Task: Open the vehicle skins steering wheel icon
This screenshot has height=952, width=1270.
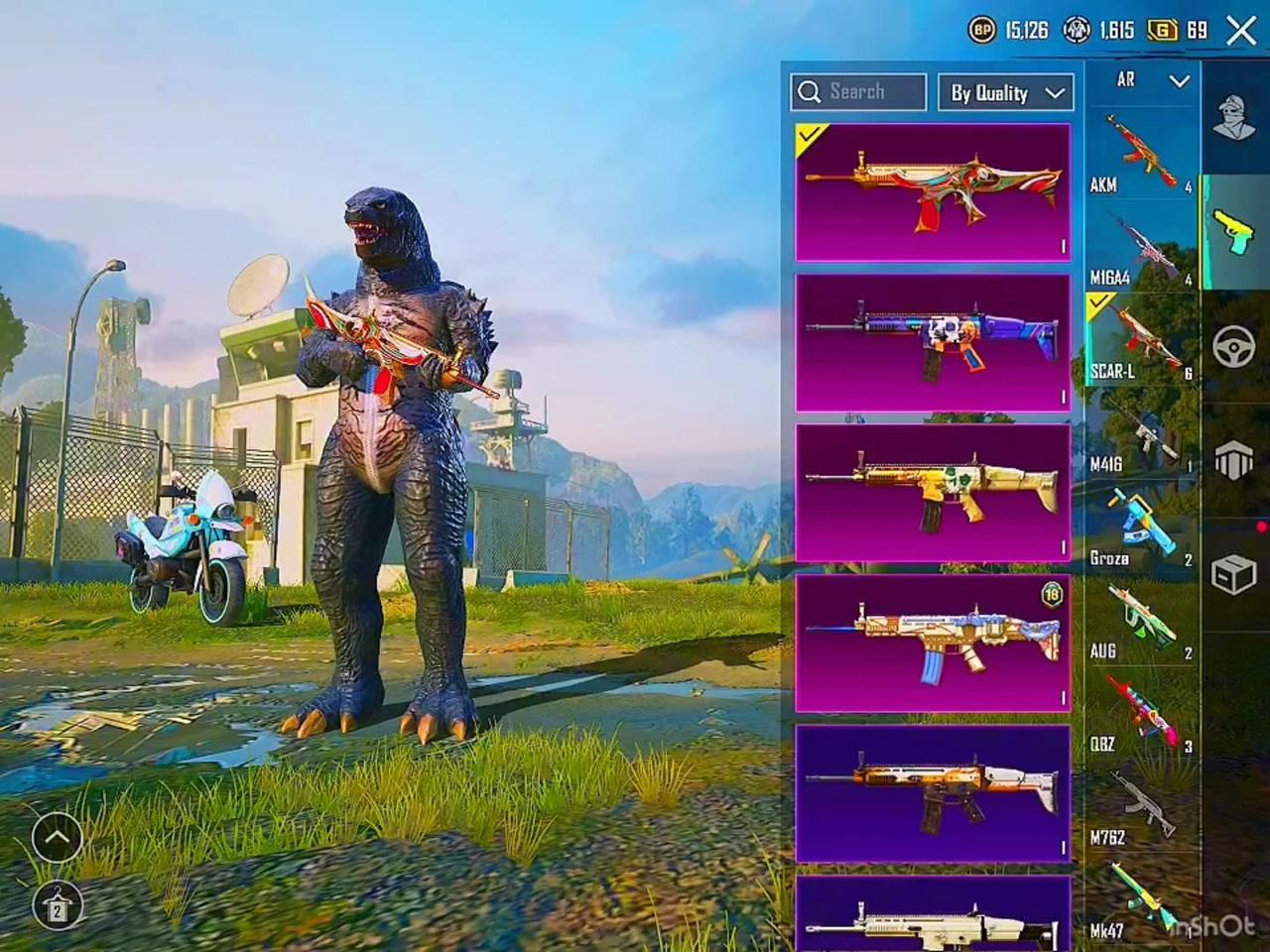Action: pyautogui.click(x=1234, y=347)
